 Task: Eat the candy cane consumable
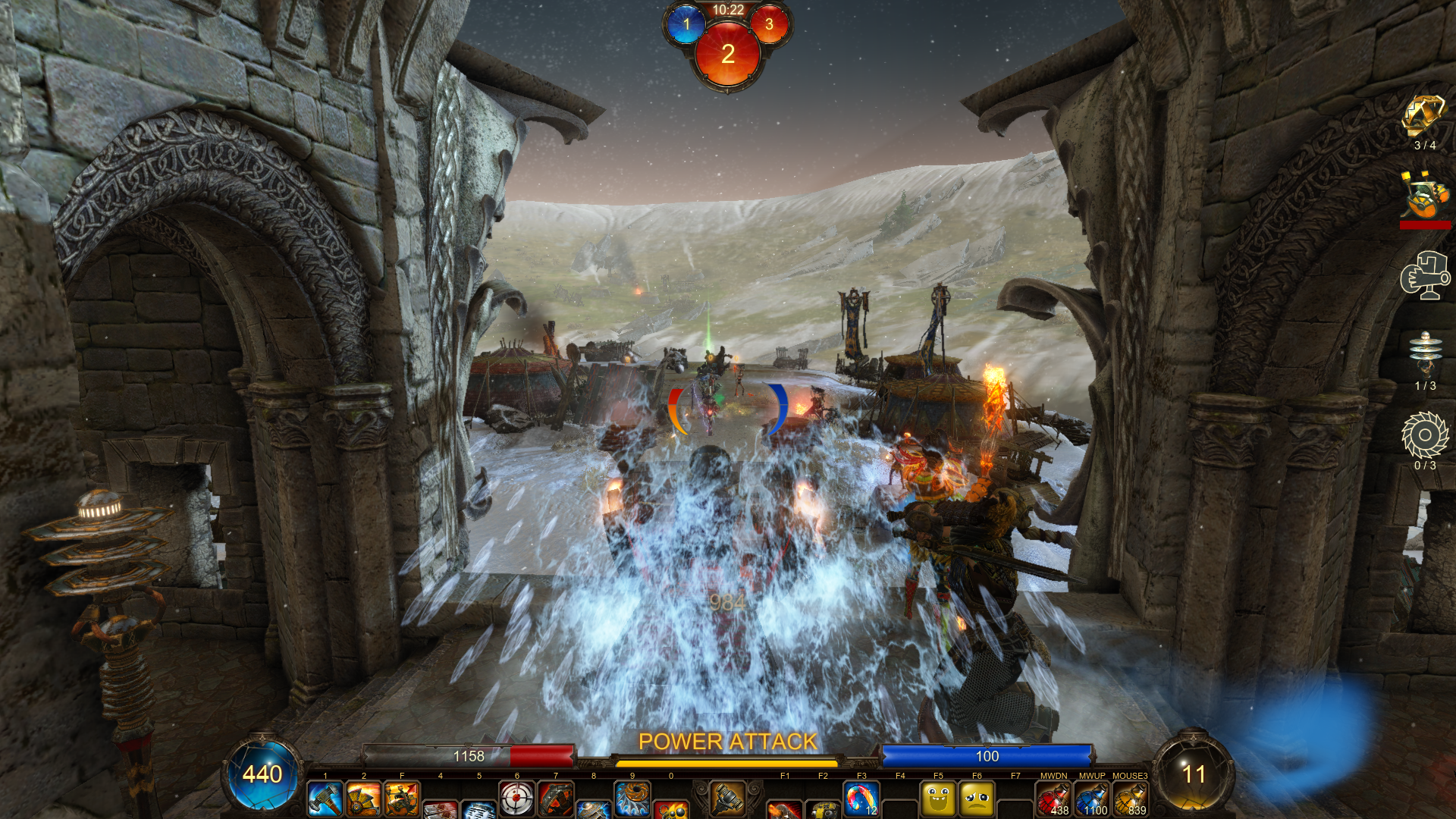[x=861, y=799]
